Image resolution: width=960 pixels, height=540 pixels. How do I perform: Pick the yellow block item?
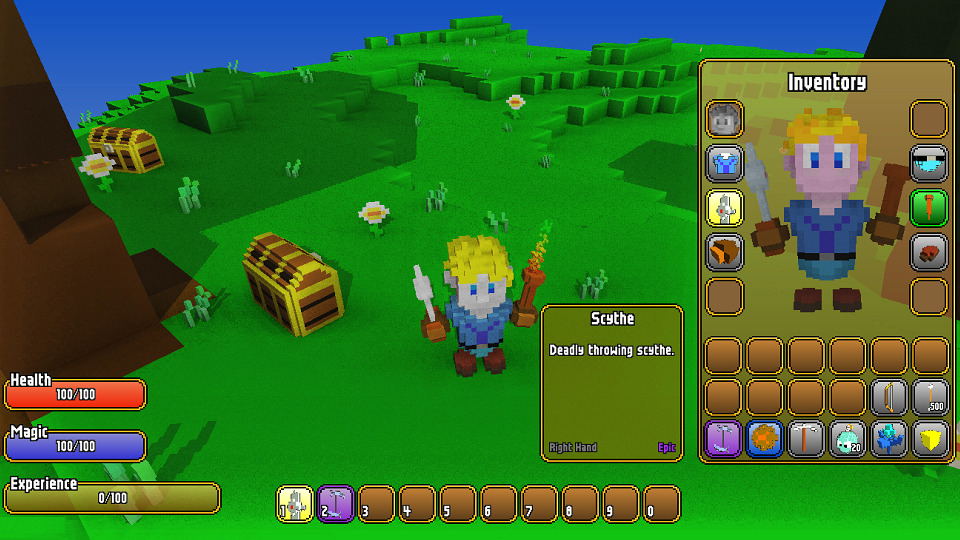[x=930, y=439]
